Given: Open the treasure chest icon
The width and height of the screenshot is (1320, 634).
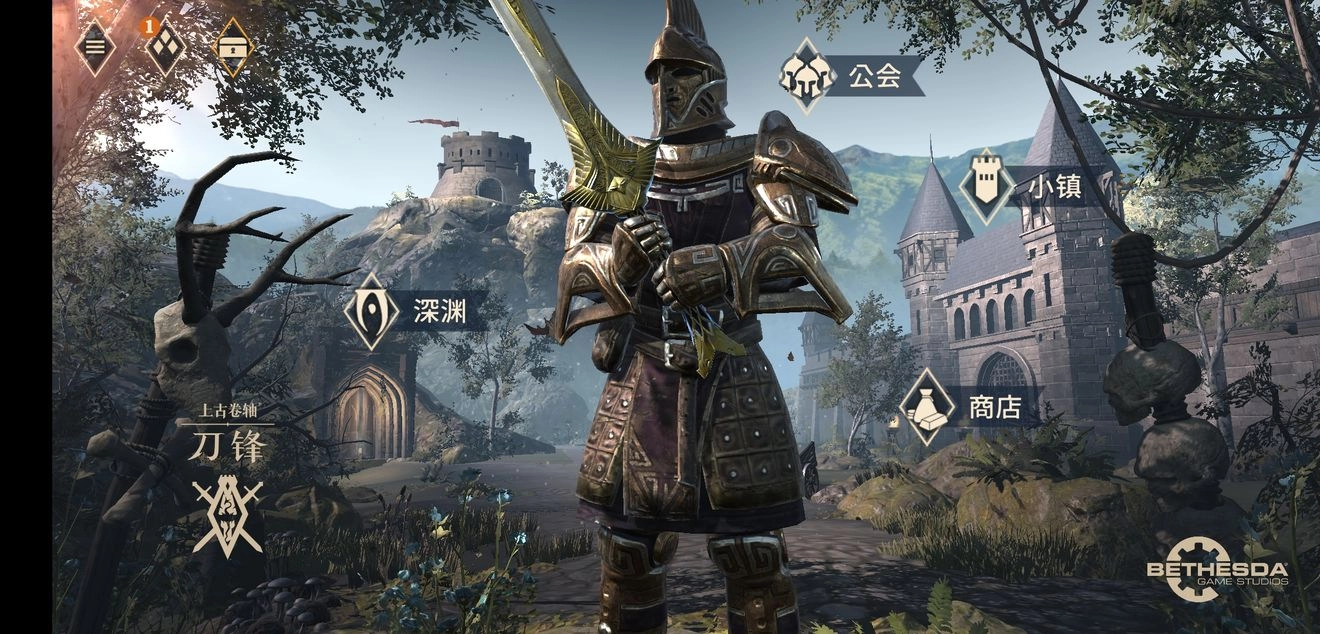Looking at the screenshot, I should pos(234,47).
